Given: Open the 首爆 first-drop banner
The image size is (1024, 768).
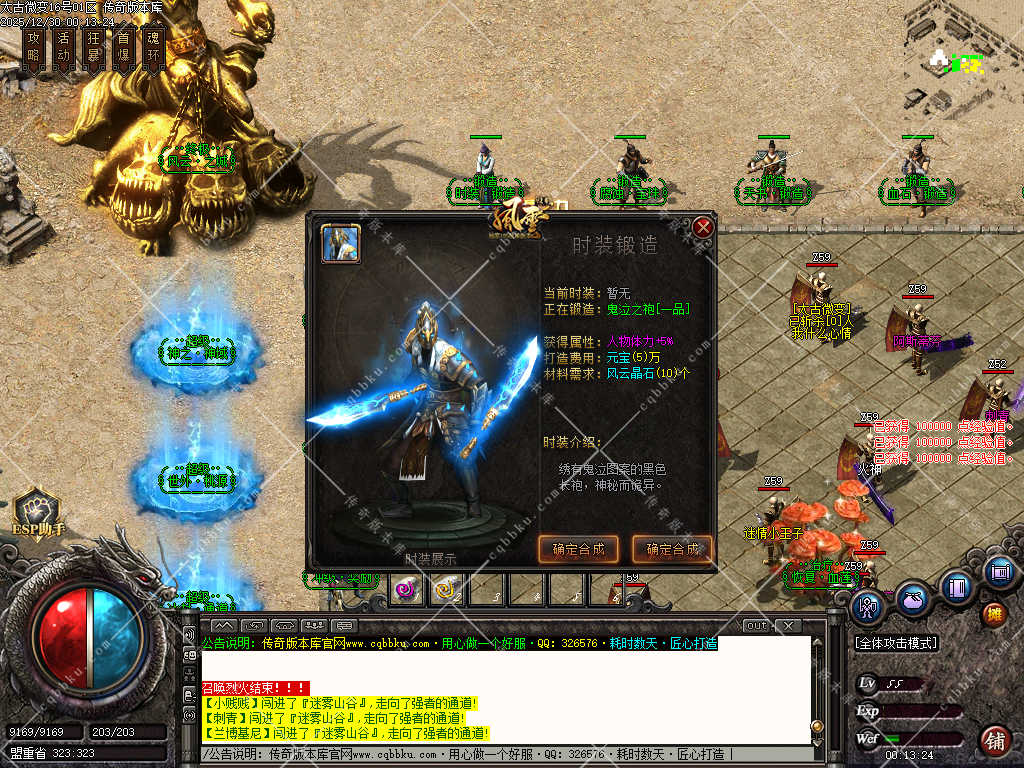Looking at the screenshot, I should click(x=124, y=47).
